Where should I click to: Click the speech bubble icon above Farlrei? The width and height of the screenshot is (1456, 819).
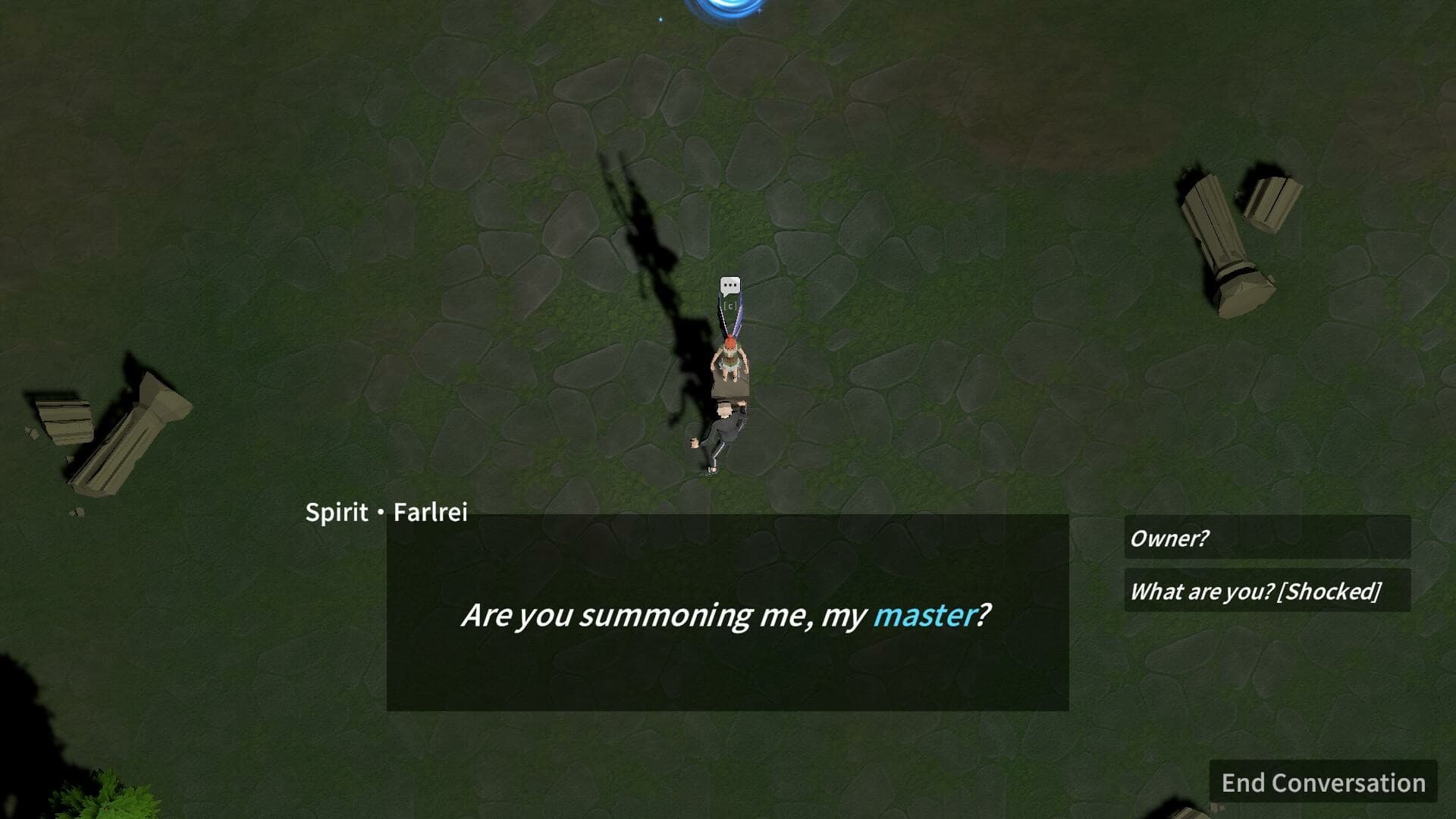click(x=729, y=286)
